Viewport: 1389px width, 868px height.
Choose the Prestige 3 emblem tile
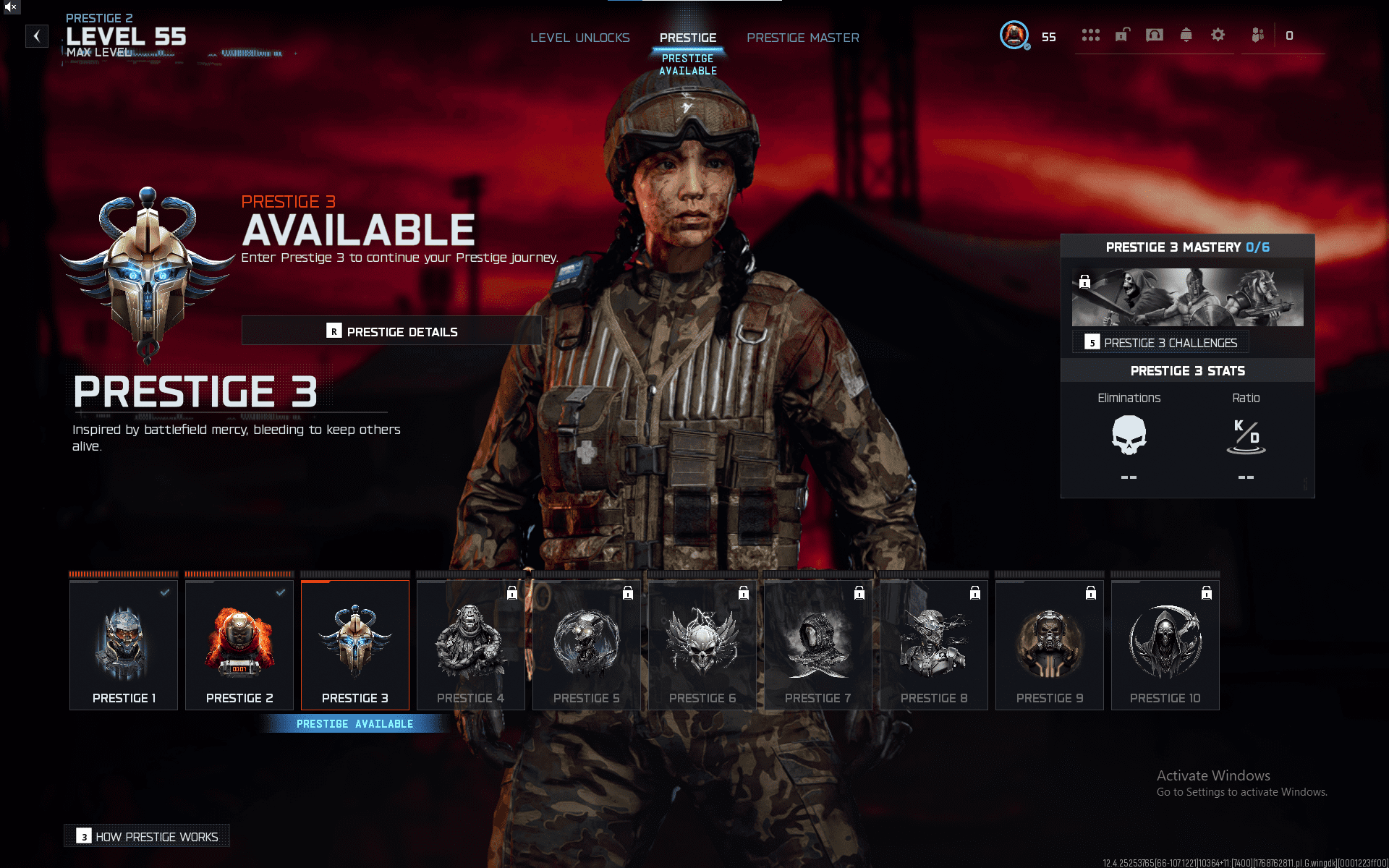click(355, 645)
